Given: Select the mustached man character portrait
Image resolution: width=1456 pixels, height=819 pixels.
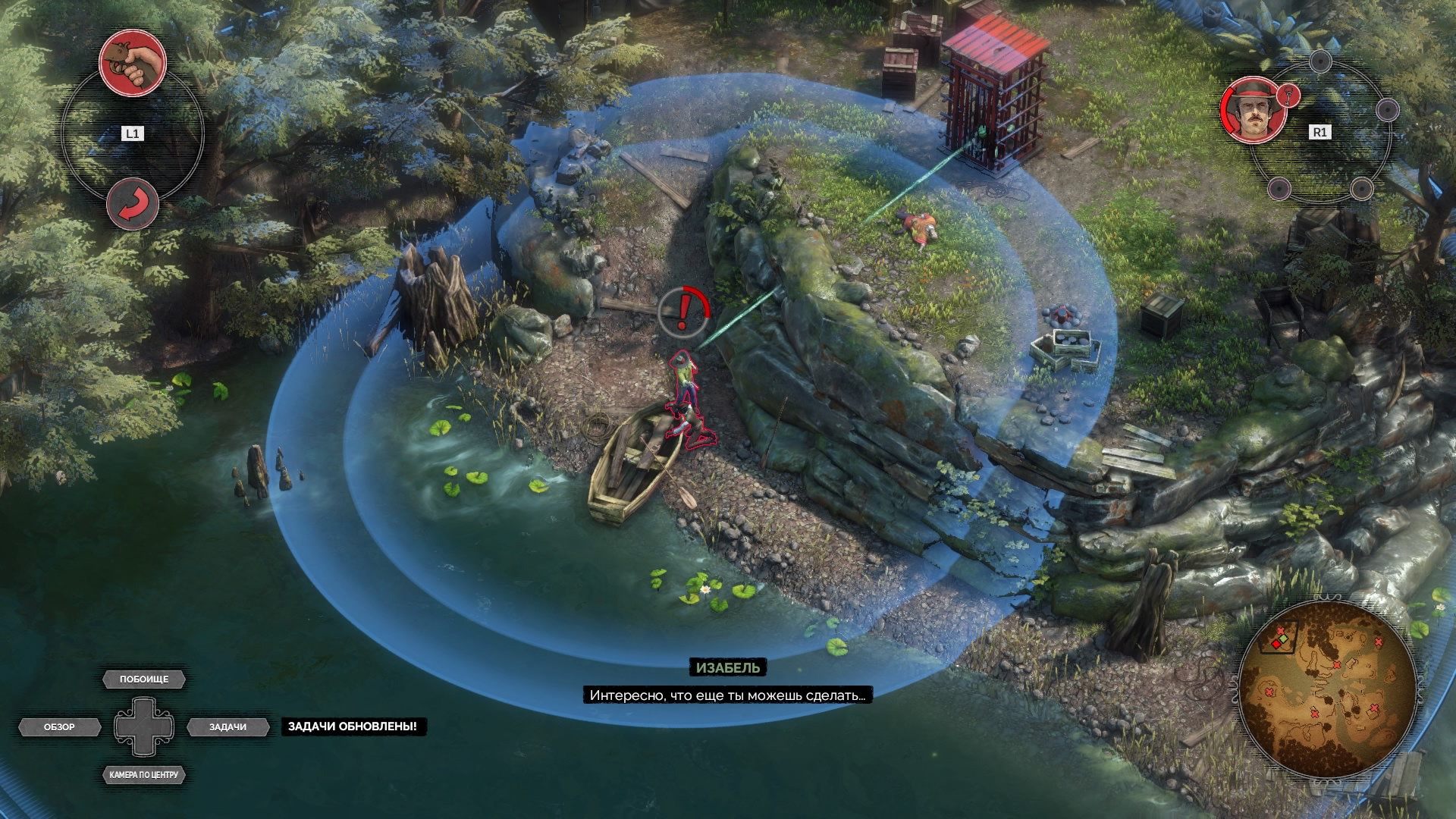Looking at the screenshot, I should (1253, 110).
